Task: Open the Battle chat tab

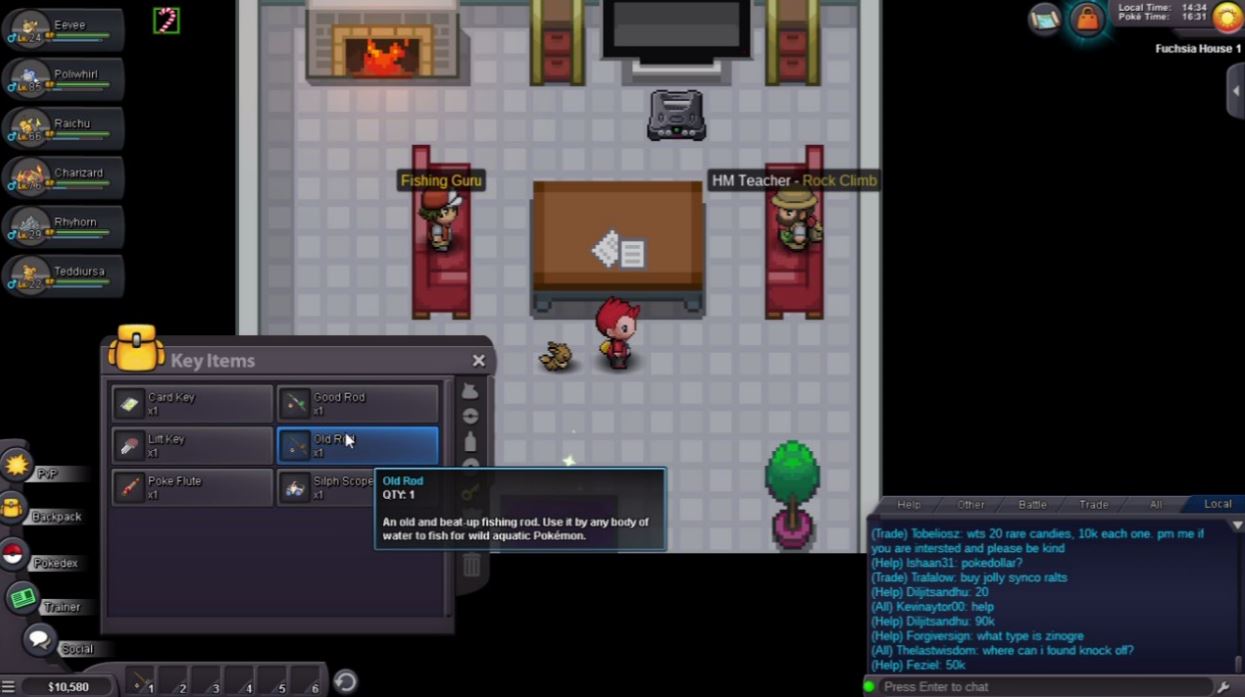Action: [1032, 504]
